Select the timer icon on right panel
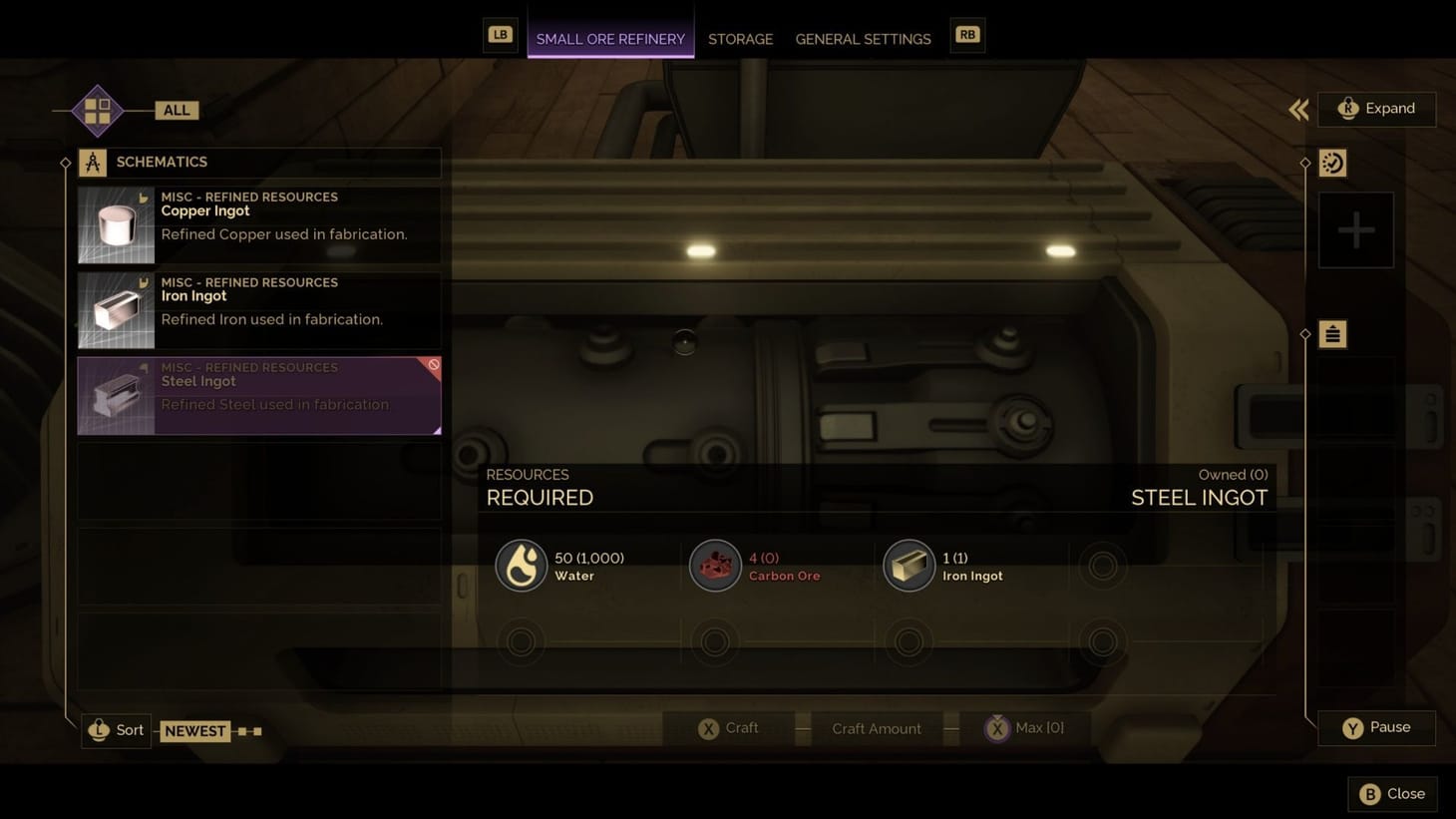 pos(1332,163)
